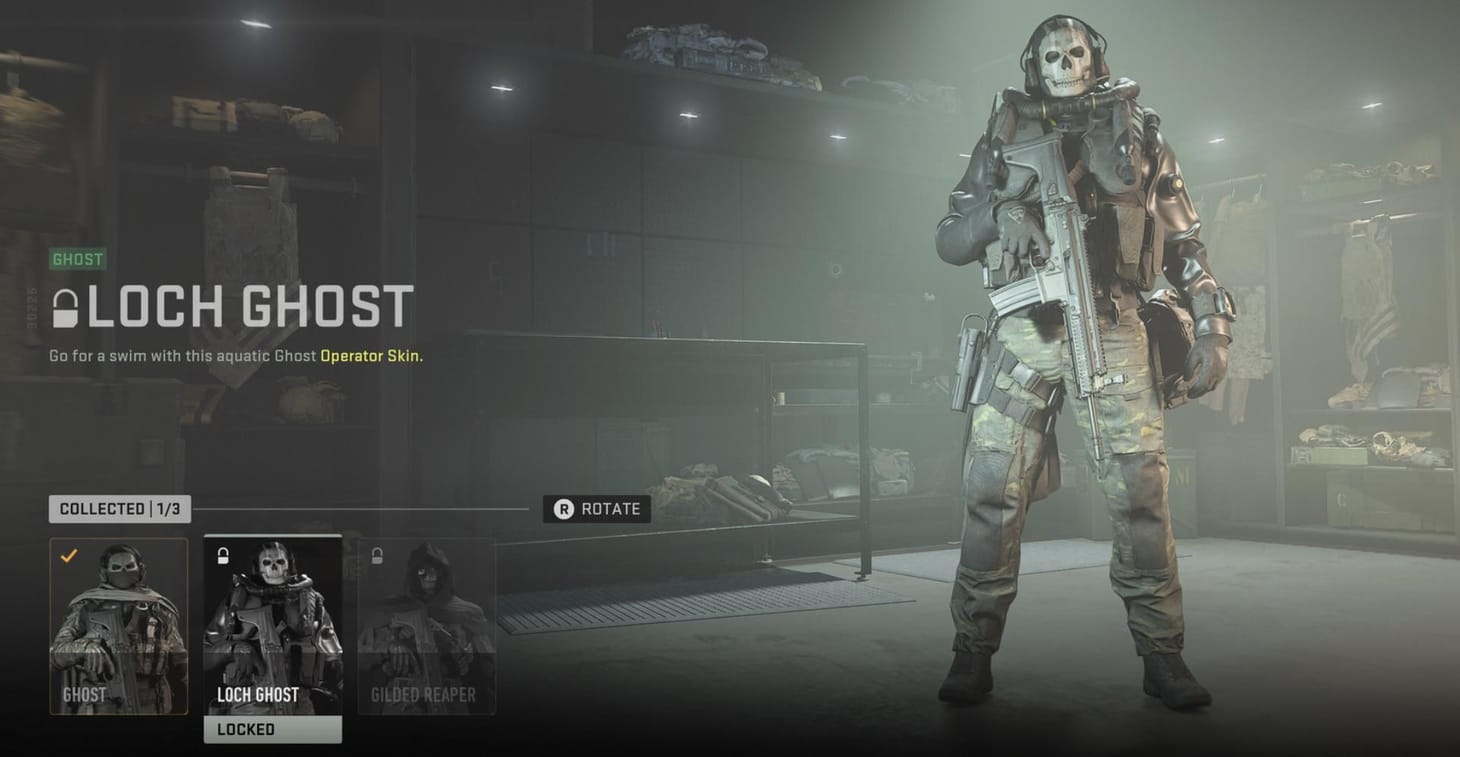Viewport: 1460px width, 757px height.
Task: Click the ROTATE button
Action: click(x=597, y=509)
